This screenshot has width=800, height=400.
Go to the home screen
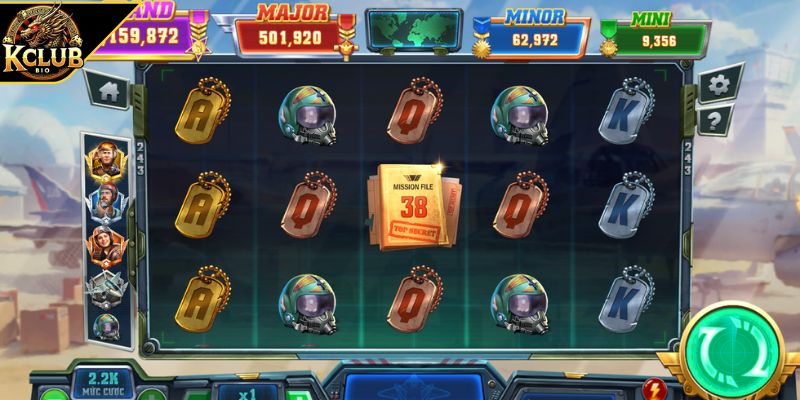[x=109, y=91]
